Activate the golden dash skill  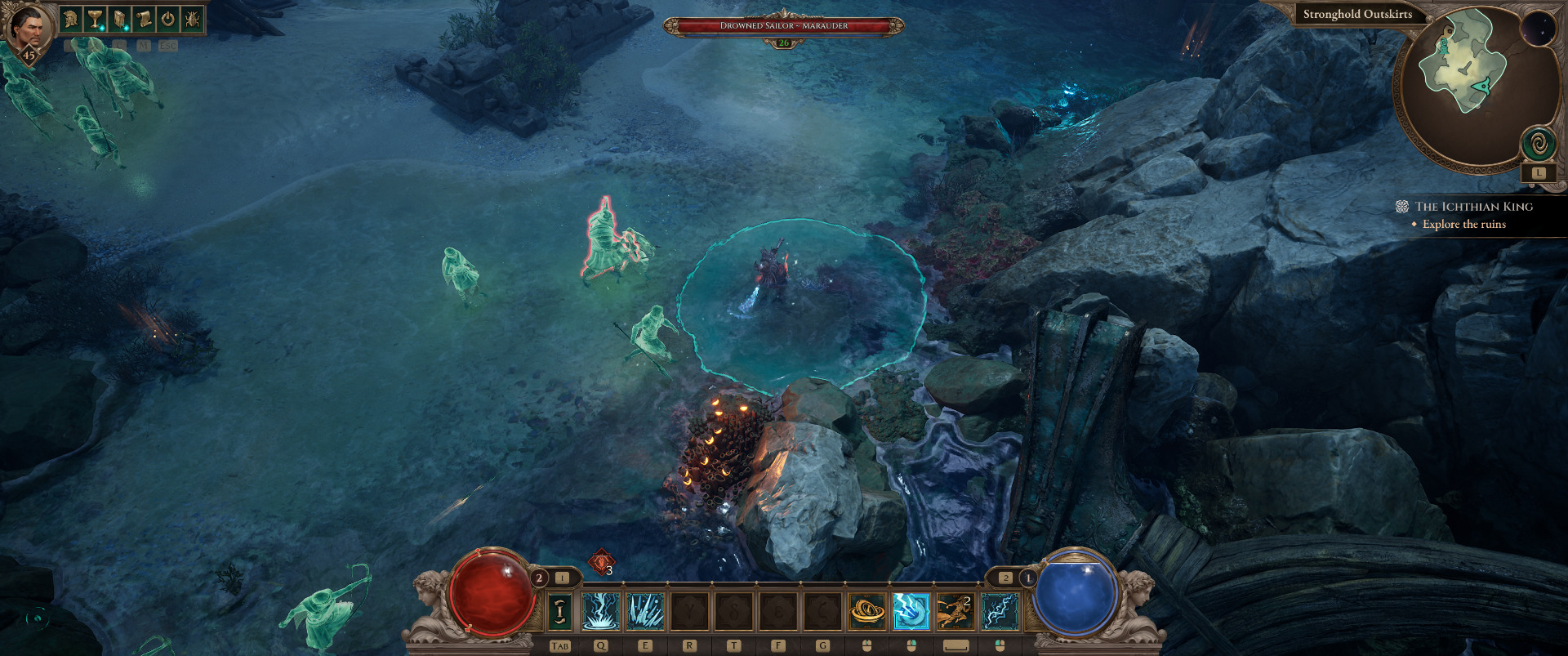955,611
